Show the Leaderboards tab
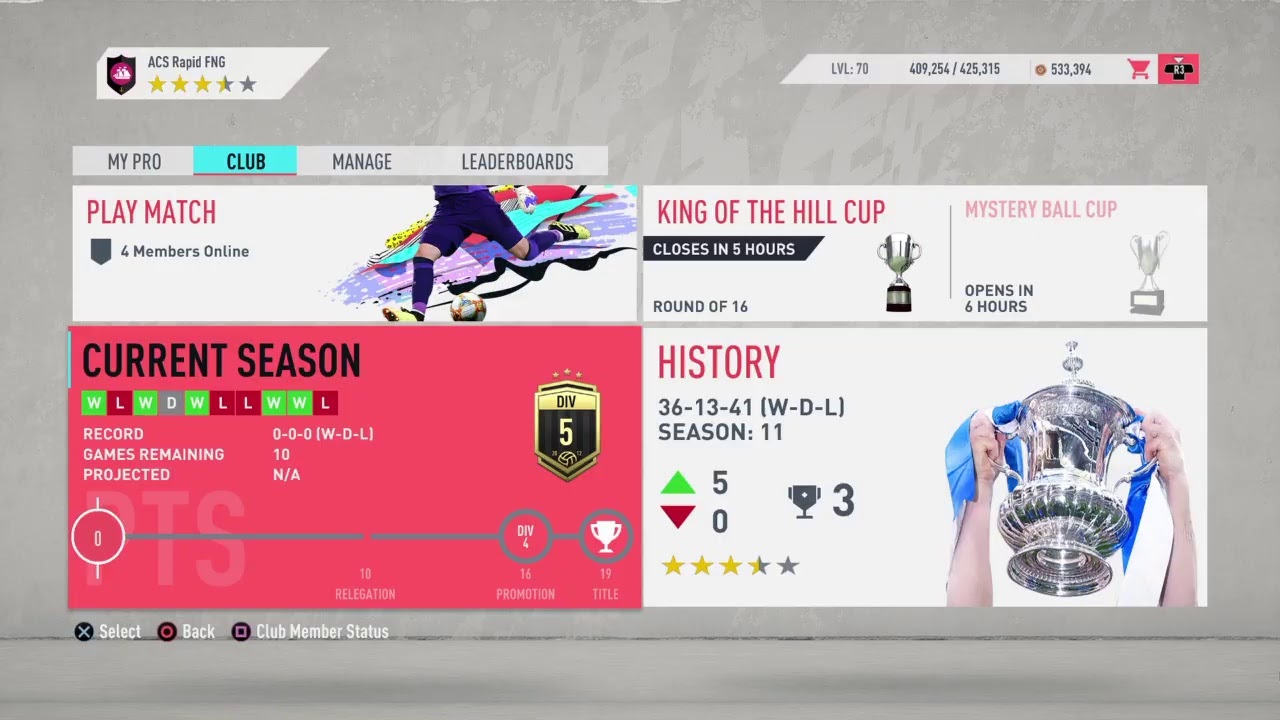This screenshot has height=720, width=1280. 517,162
